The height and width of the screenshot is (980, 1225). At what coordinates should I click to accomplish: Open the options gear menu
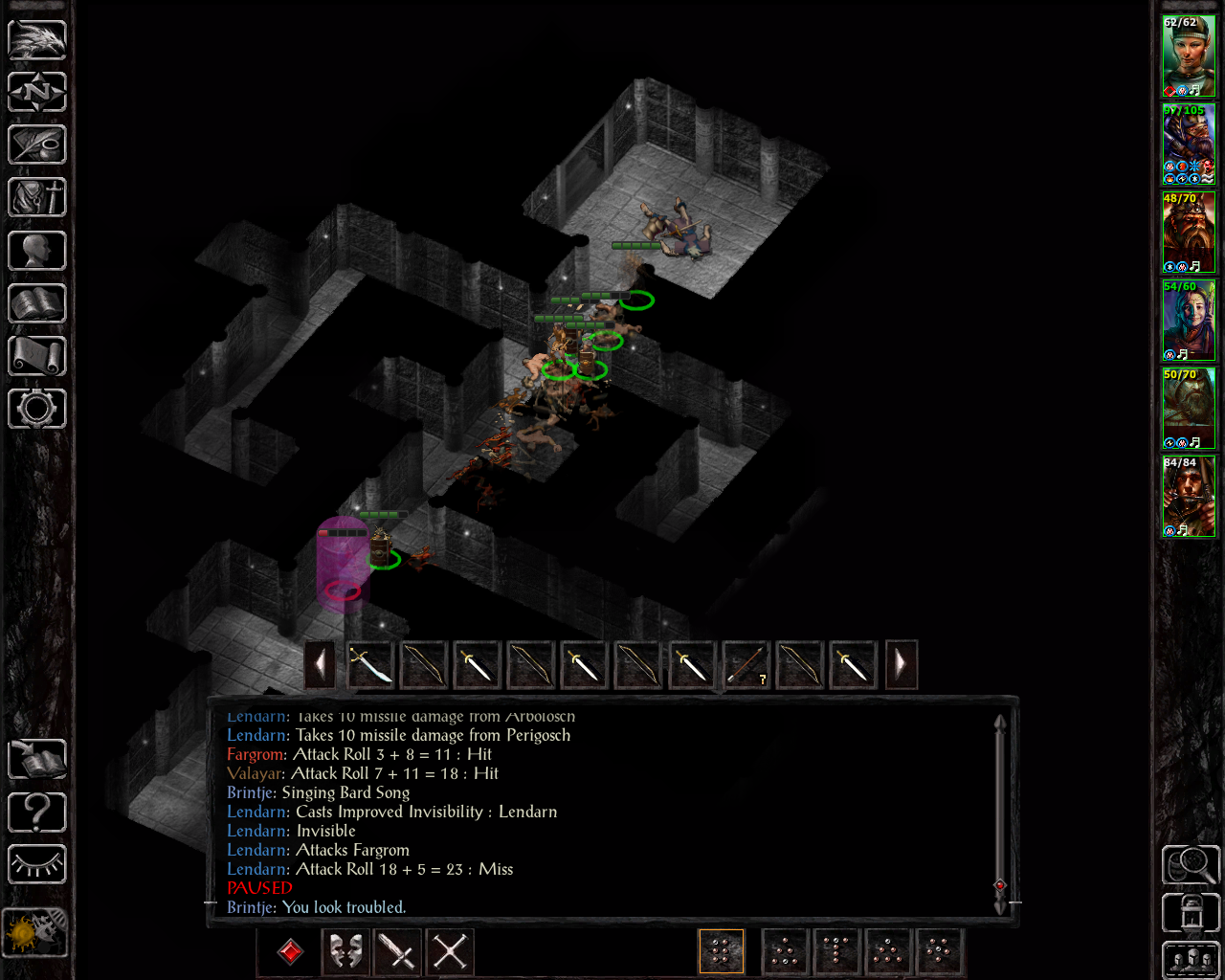point(37,409)
